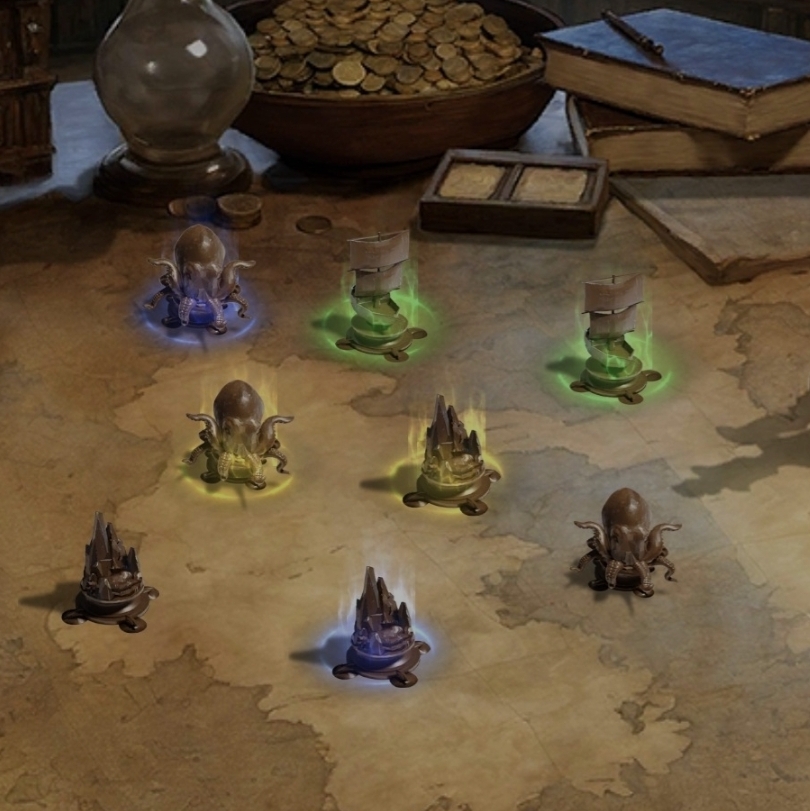Choose the blue-glowing rock spire figurine
The image size is (810, 811).
[x=380, y=627]
